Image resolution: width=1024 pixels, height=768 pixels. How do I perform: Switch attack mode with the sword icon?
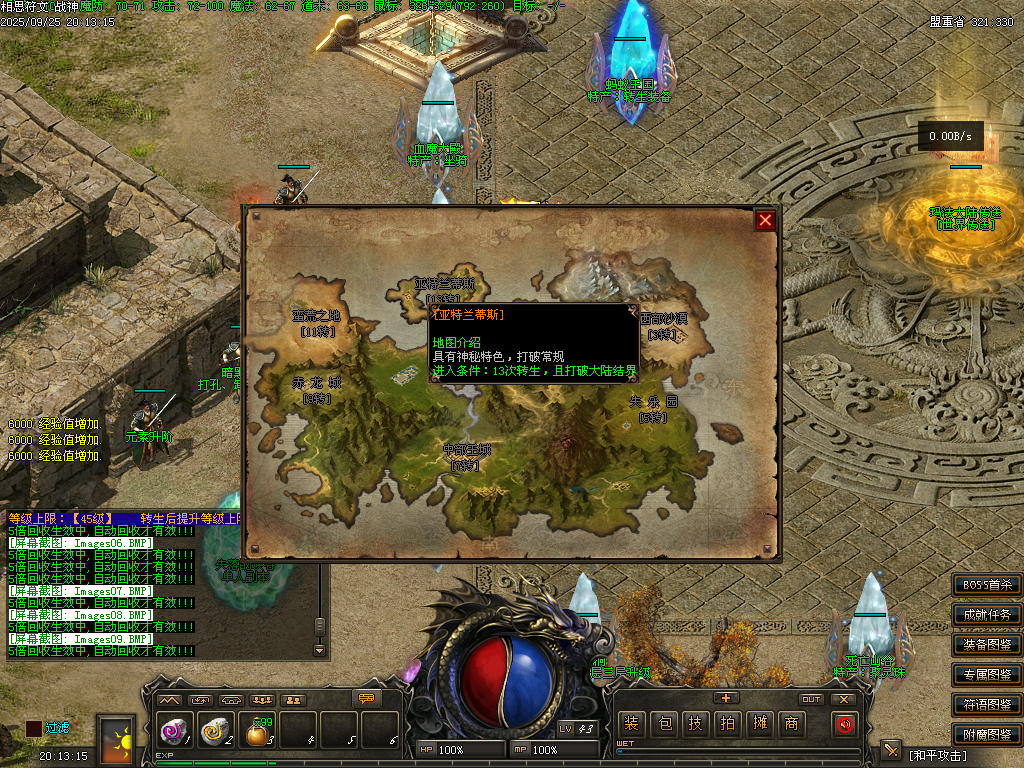coord(890,751)
